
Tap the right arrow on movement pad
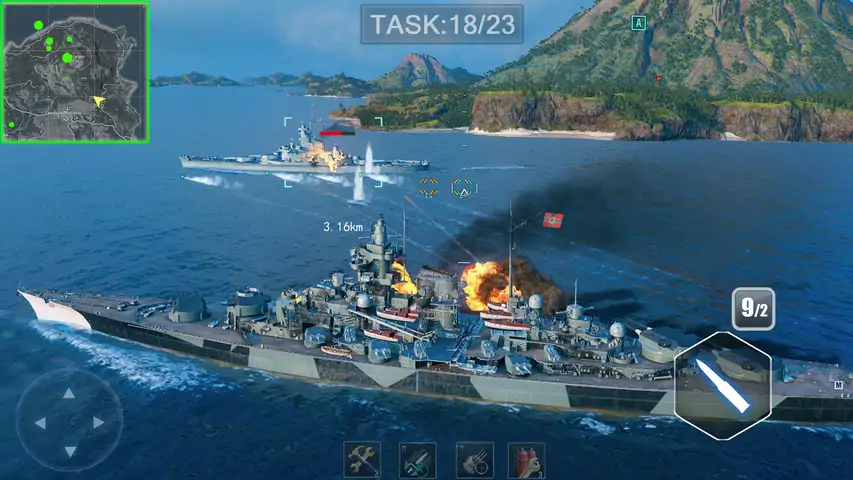coord(98,422)
